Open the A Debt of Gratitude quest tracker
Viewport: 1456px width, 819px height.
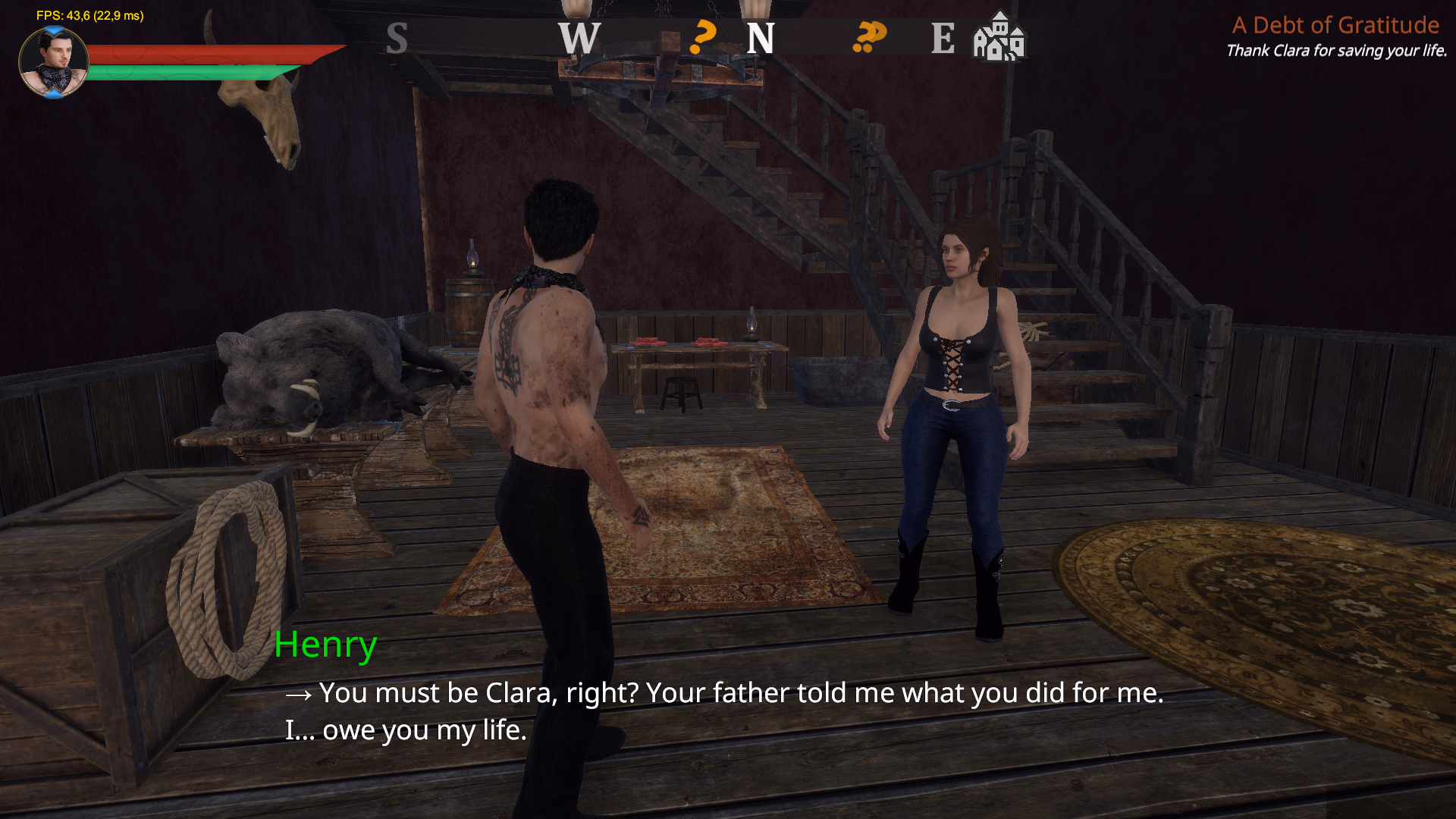coord(1335,26)
